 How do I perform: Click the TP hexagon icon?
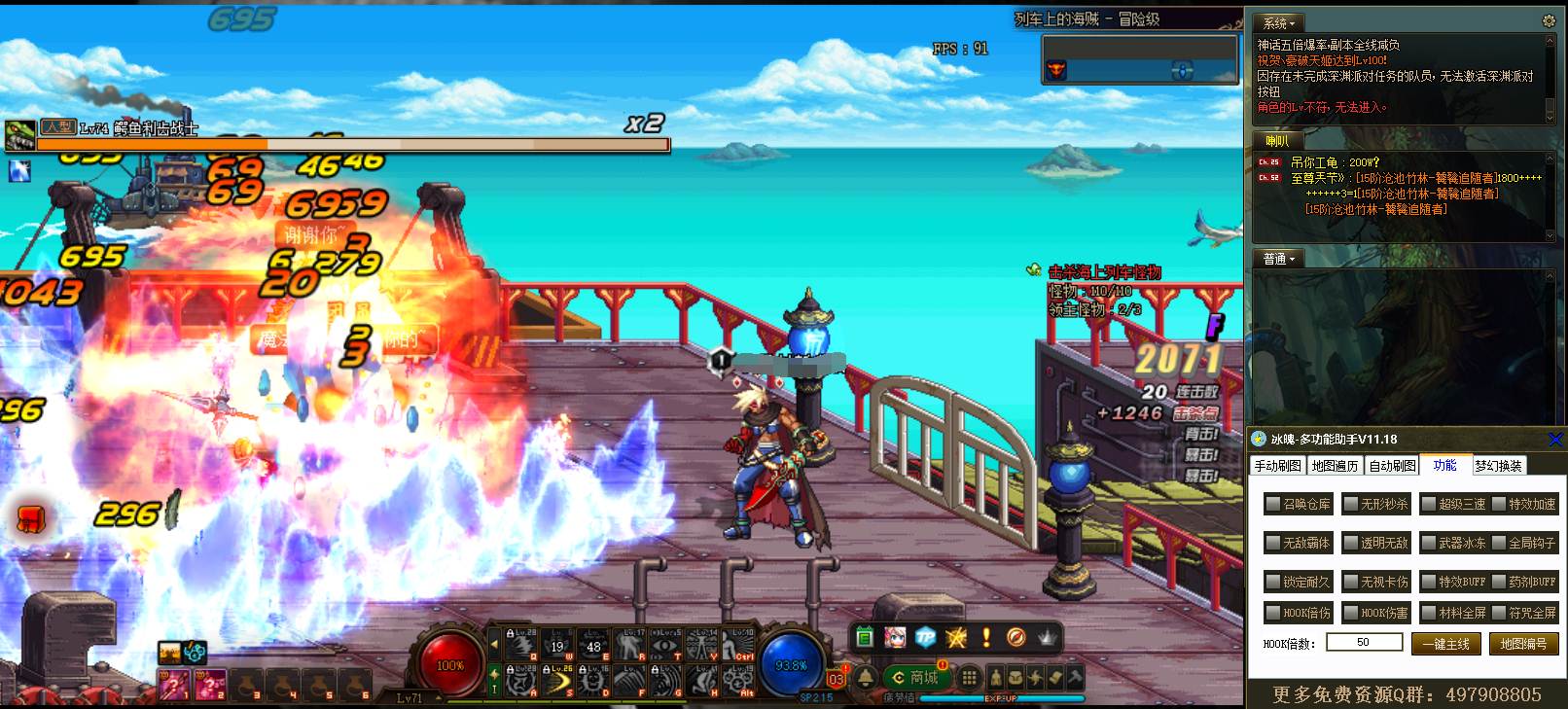tap(925, 637)
